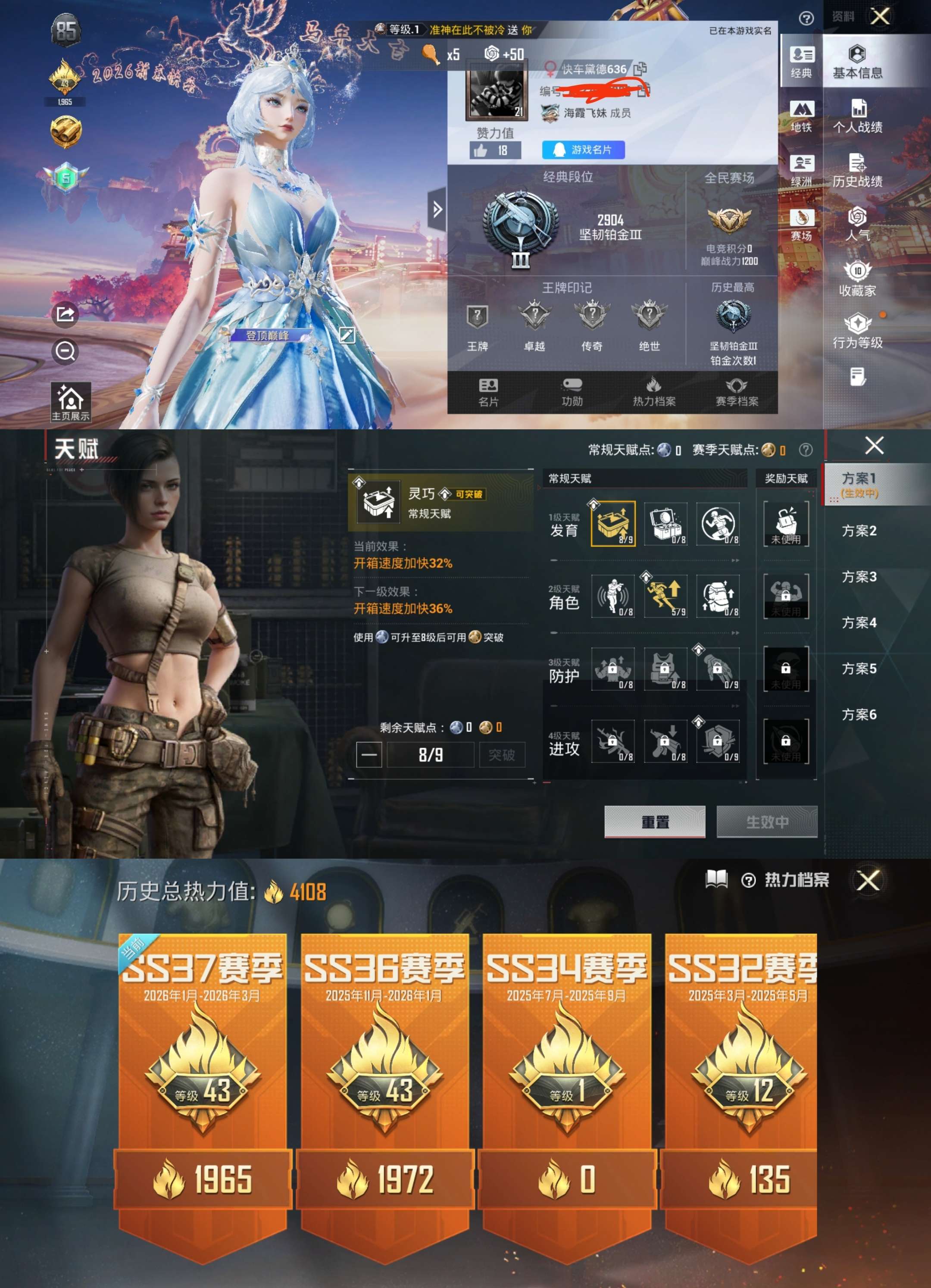Switch to the 绿洲 mode tab
This screenshot has width=931, height=1288.
tap(801, 170)
